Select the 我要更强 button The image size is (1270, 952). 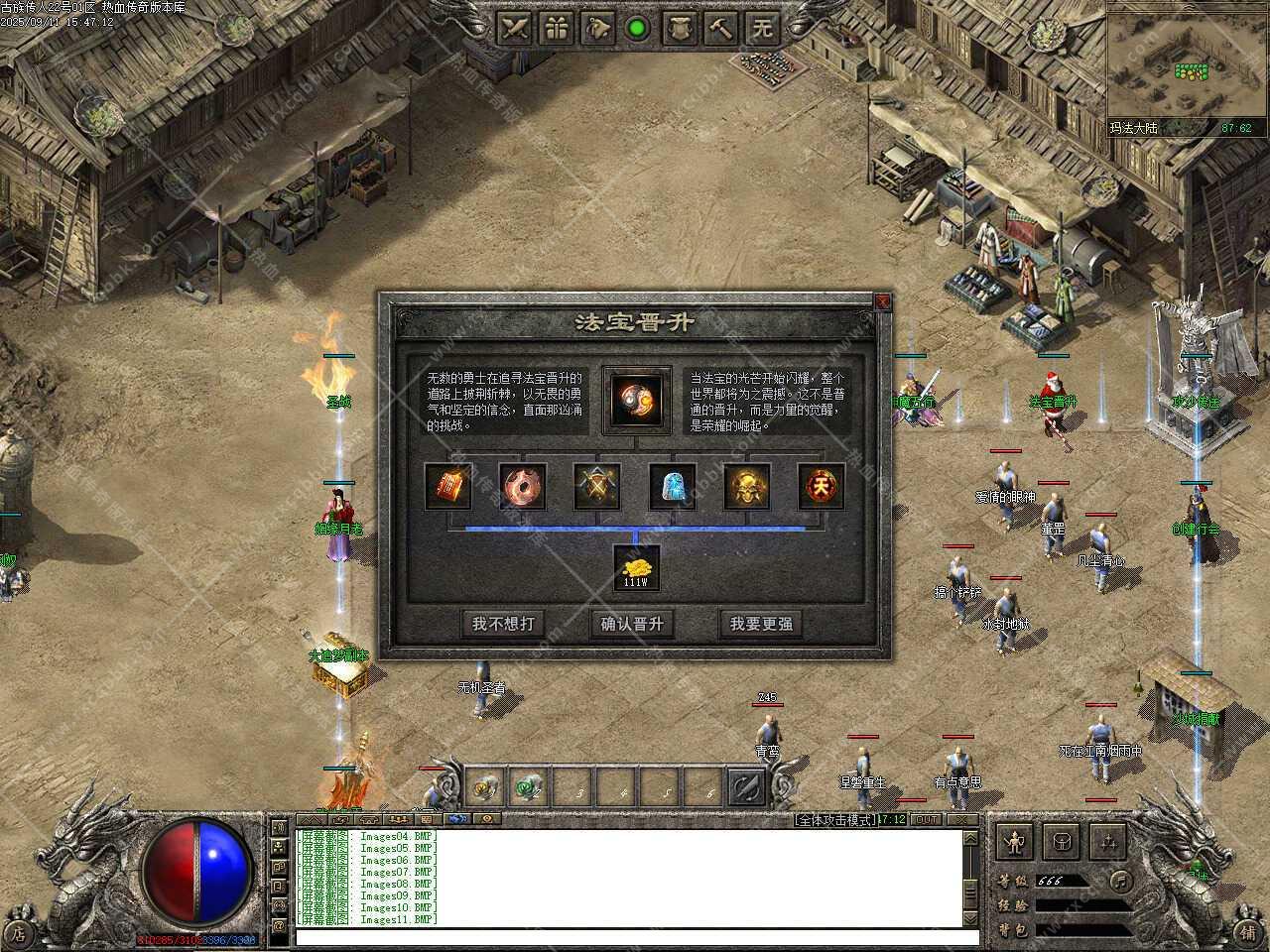[761, 624]
